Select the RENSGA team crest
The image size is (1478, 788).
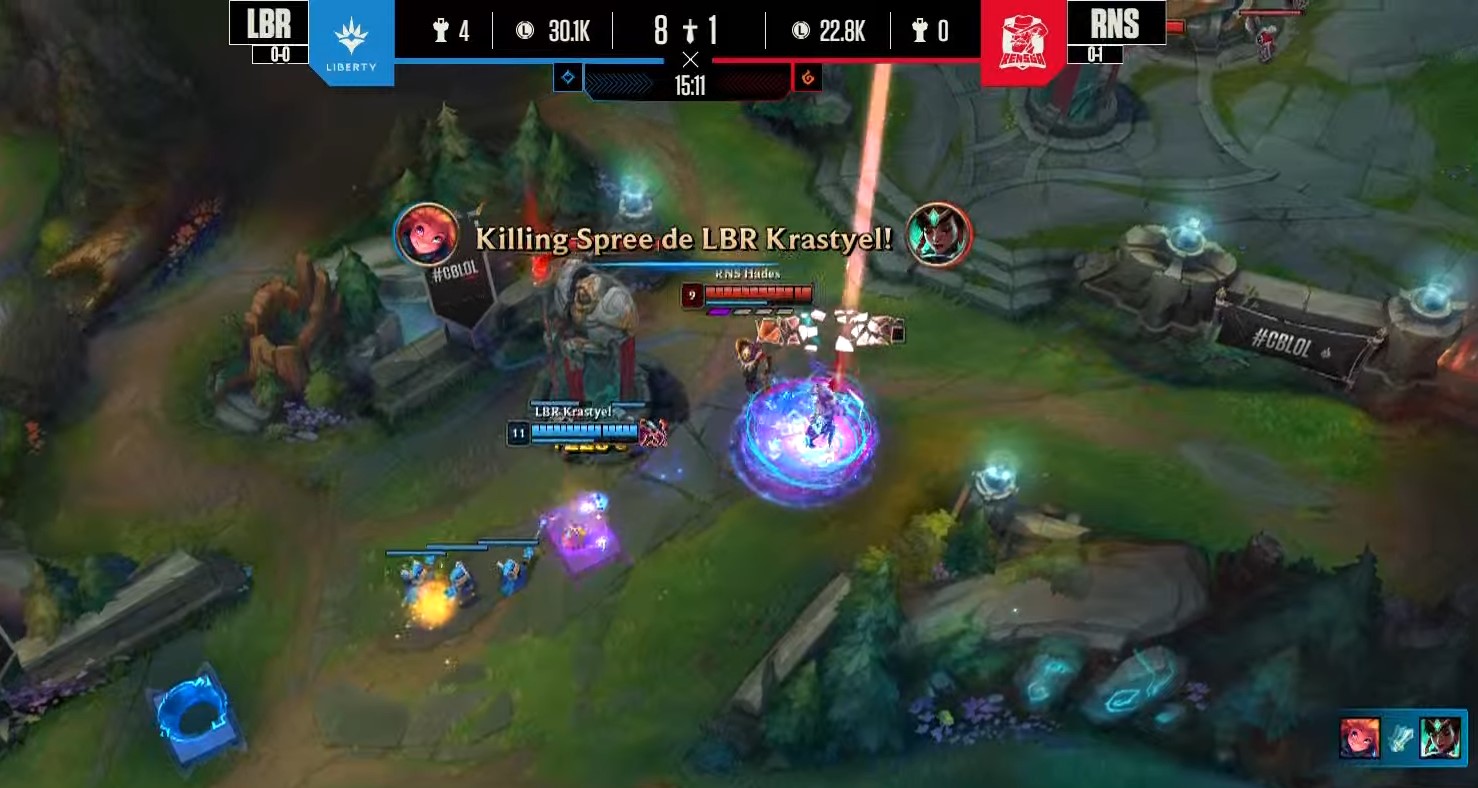coord(1022,42)
